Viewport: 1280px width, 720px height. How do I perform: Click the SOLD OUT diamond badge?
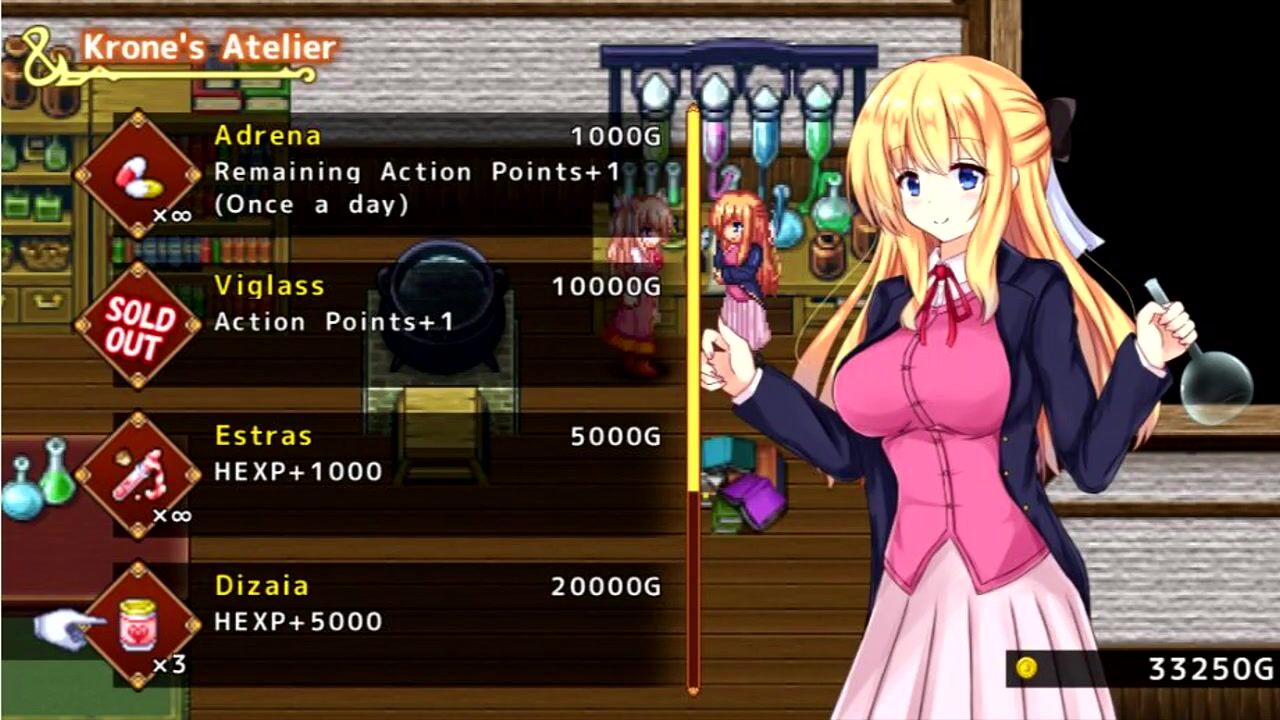pos(138,325)
